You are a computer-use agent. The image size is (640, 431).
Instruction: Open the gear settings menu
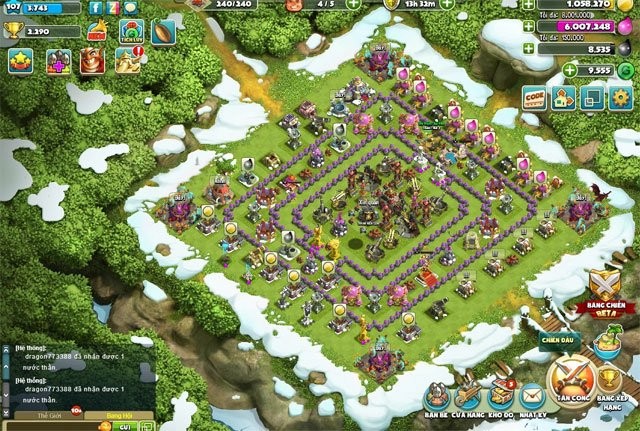point(621,97)
